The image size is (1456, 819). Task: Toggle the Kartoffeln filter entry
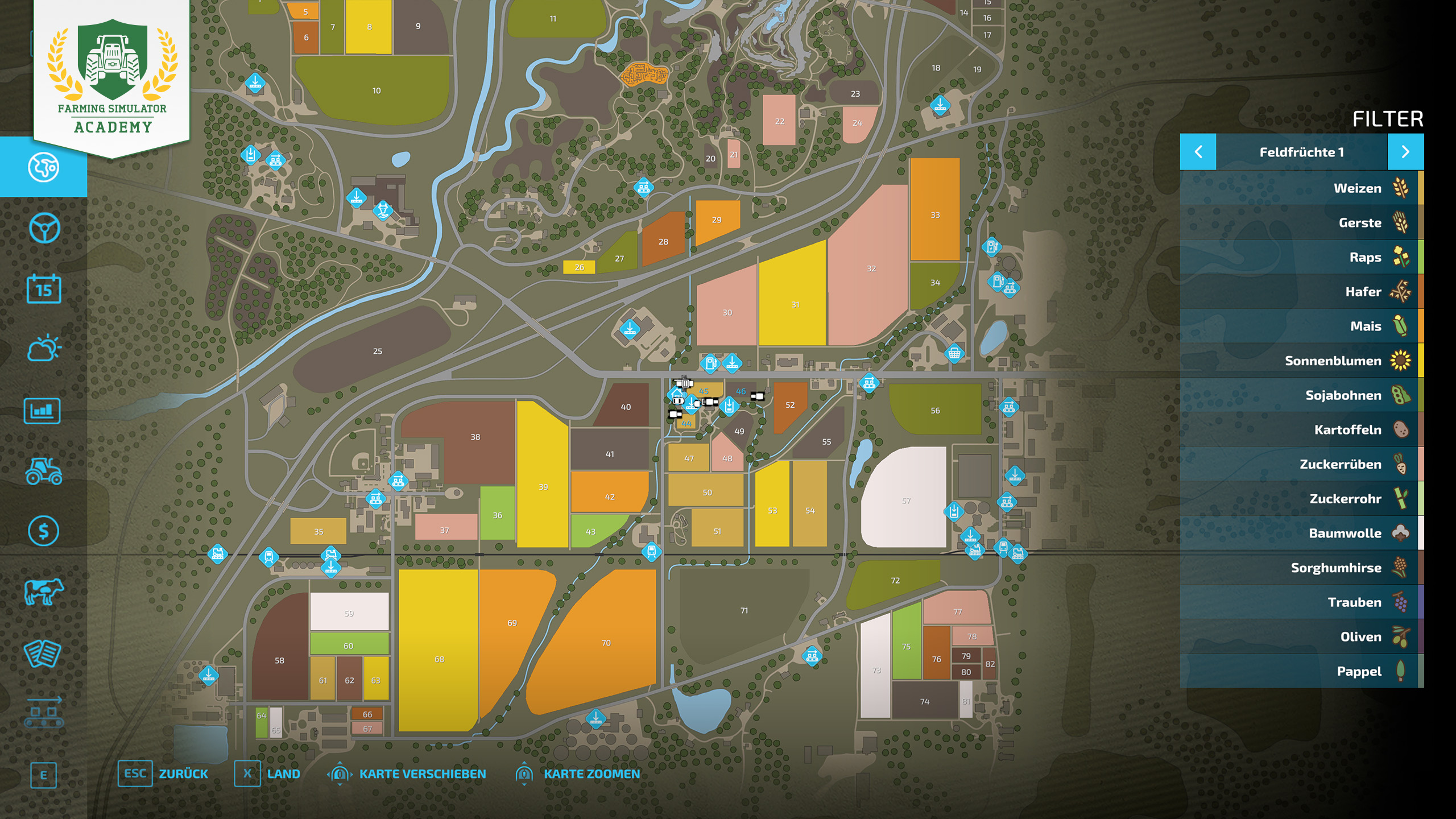pos(1301,430)
